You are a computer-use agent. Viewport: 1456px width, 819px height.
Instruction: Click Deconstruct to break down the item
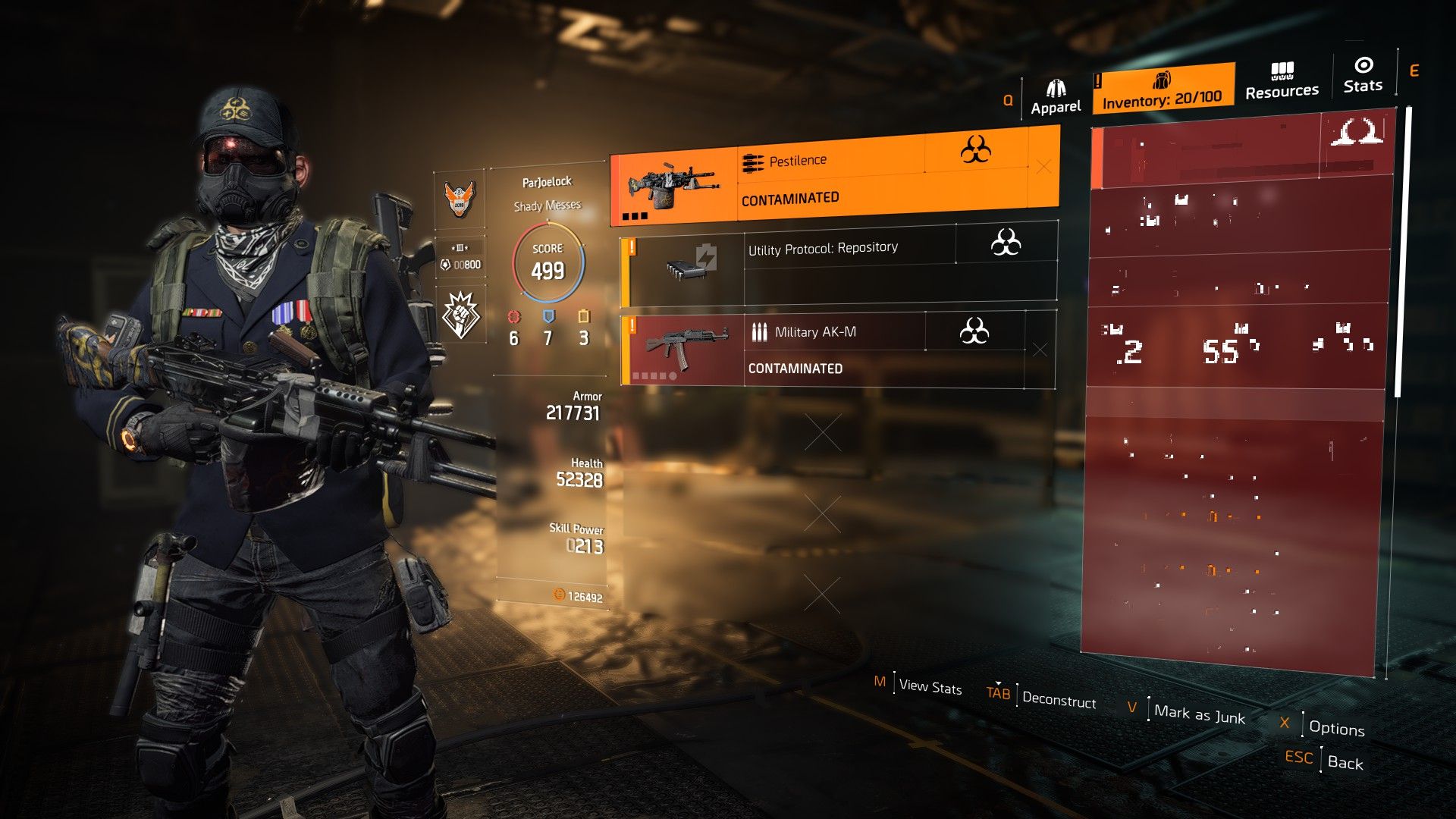pyautogui.click(x=1059, y=701)
